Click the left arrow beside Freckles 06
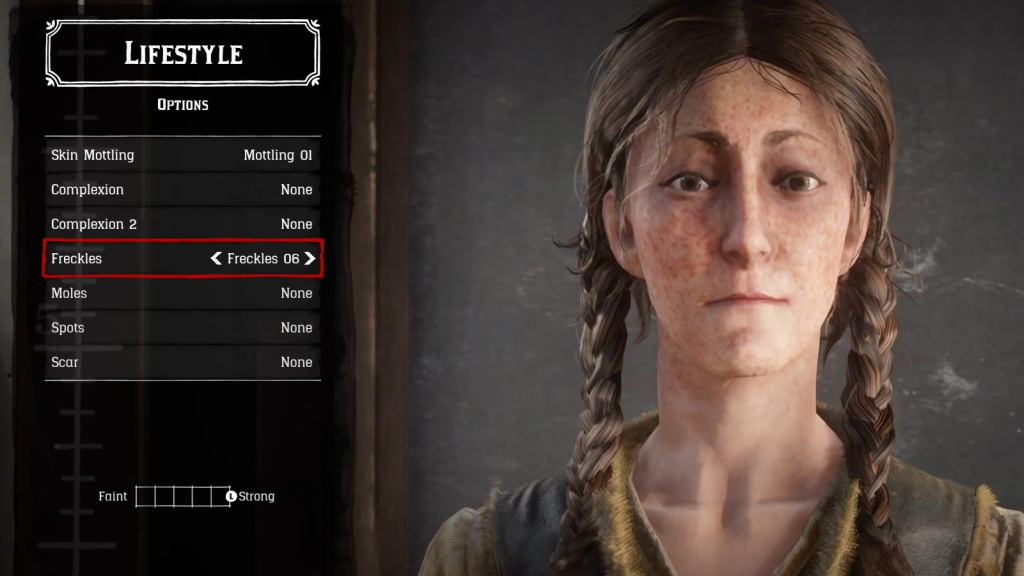The height and width of the screenshot is (576, 1024). coord(216,259)
